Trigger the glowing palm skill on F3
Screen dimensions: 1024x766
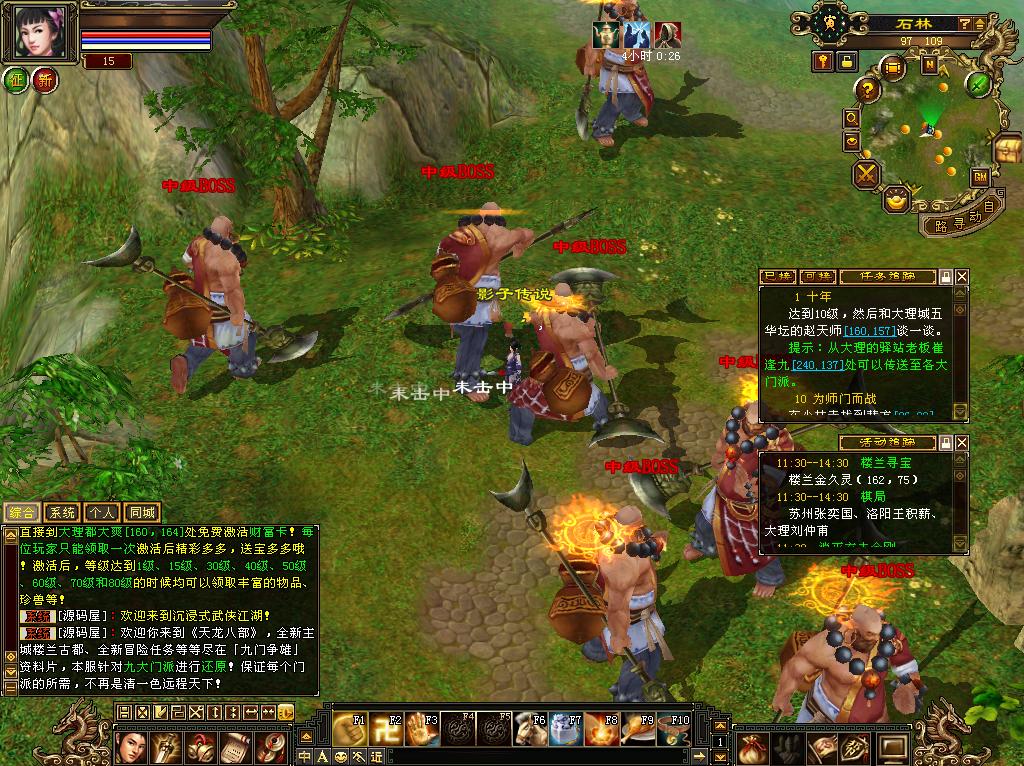[421, 729]
